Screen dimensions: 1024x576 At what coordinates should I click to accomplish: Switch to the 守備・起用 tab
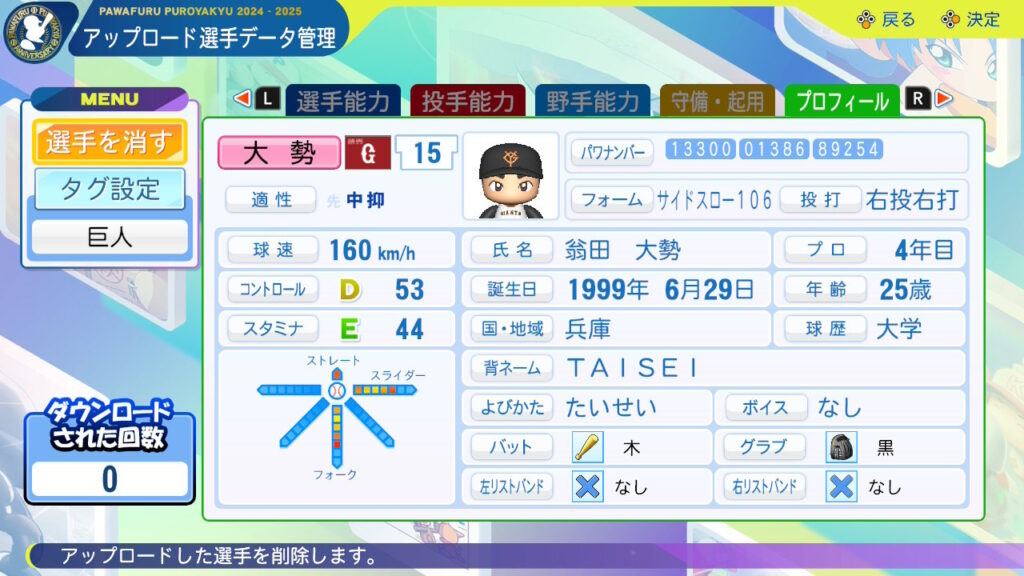717,101
